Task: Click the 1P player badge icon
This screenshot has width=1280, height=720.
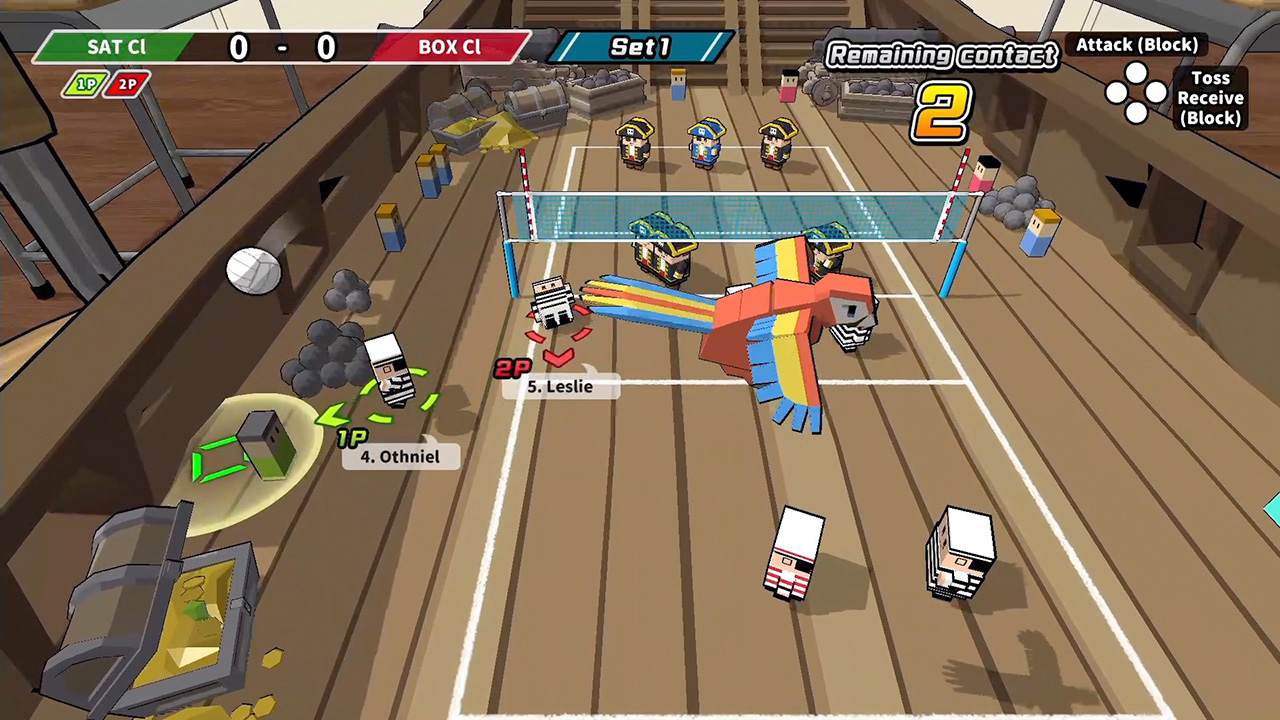Action: [86, 84]
